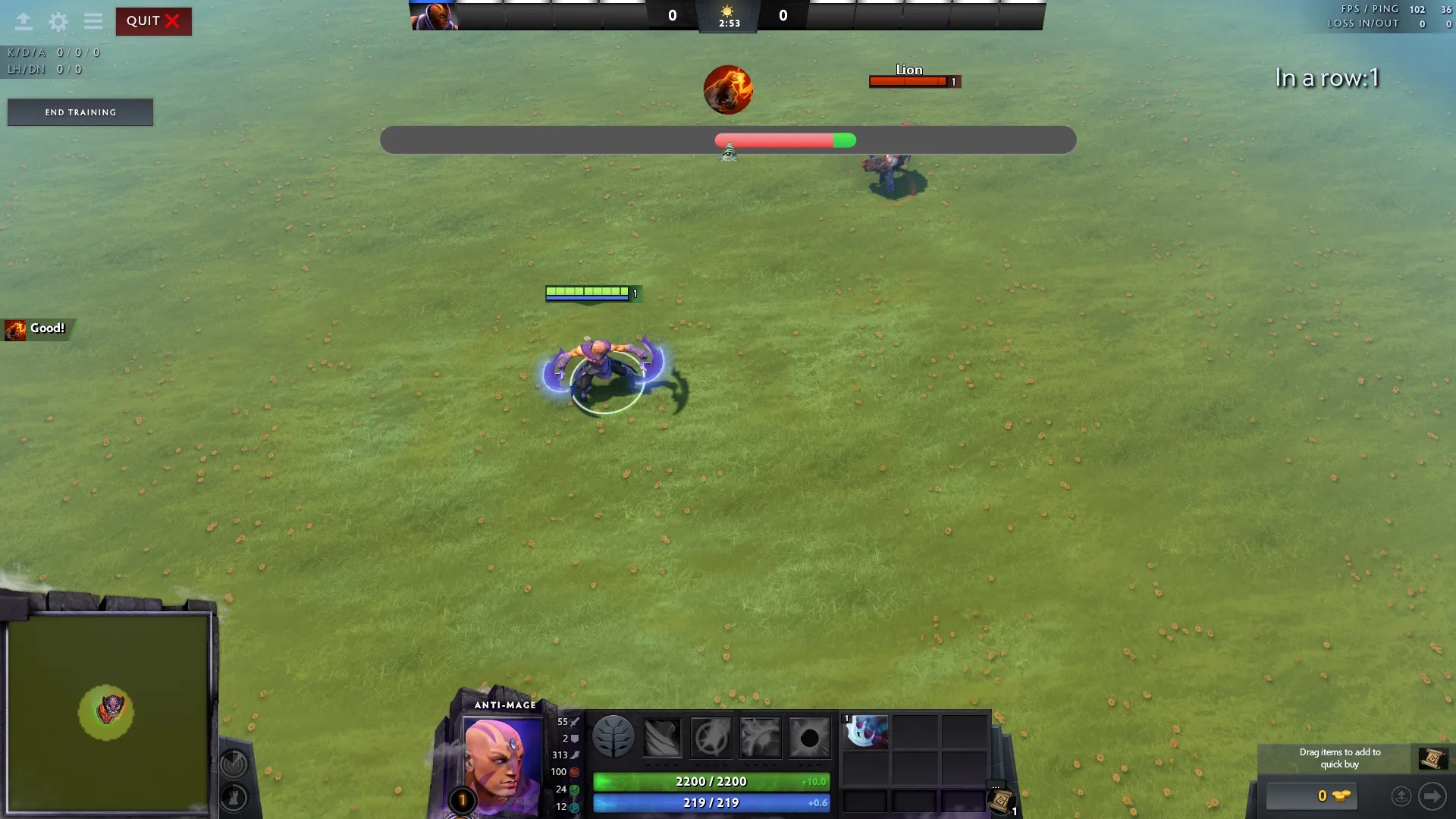1456x819 pixels.
Task: Select the courier button beside the gold
Action: pos(1401,796)
